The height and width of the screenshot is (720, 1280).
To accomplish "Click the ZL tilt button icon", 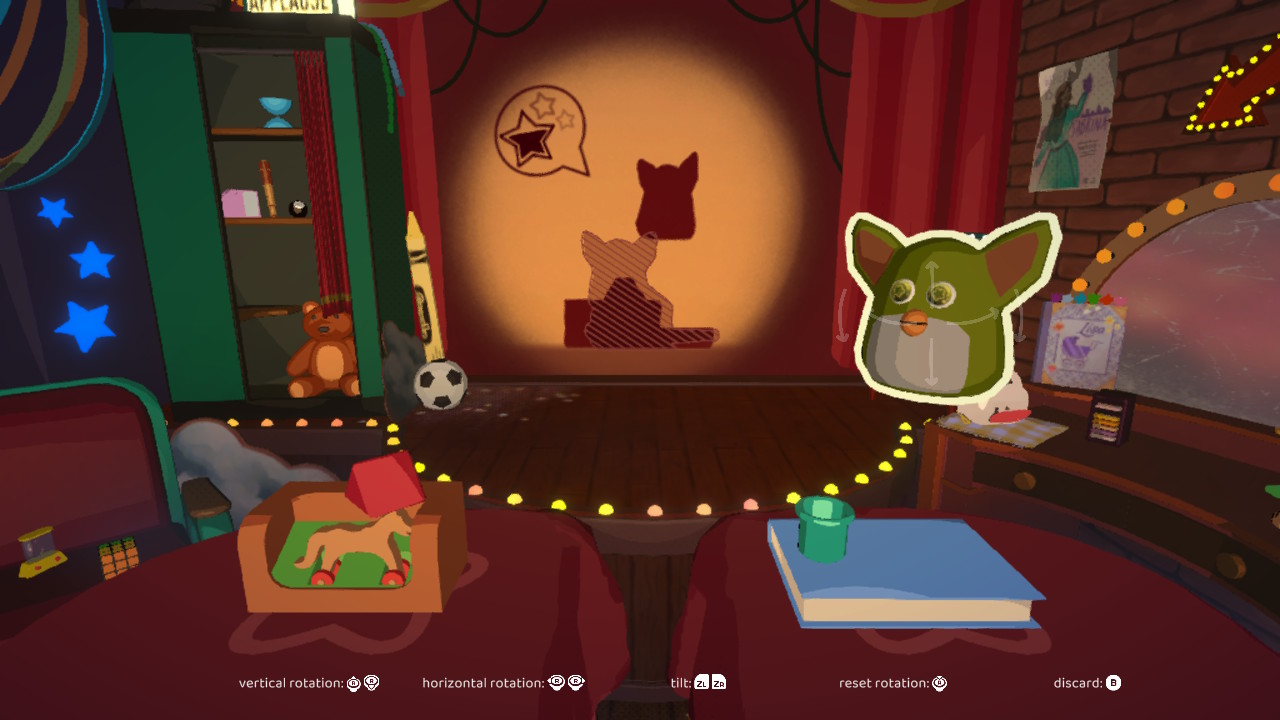I will coord(700,683).
